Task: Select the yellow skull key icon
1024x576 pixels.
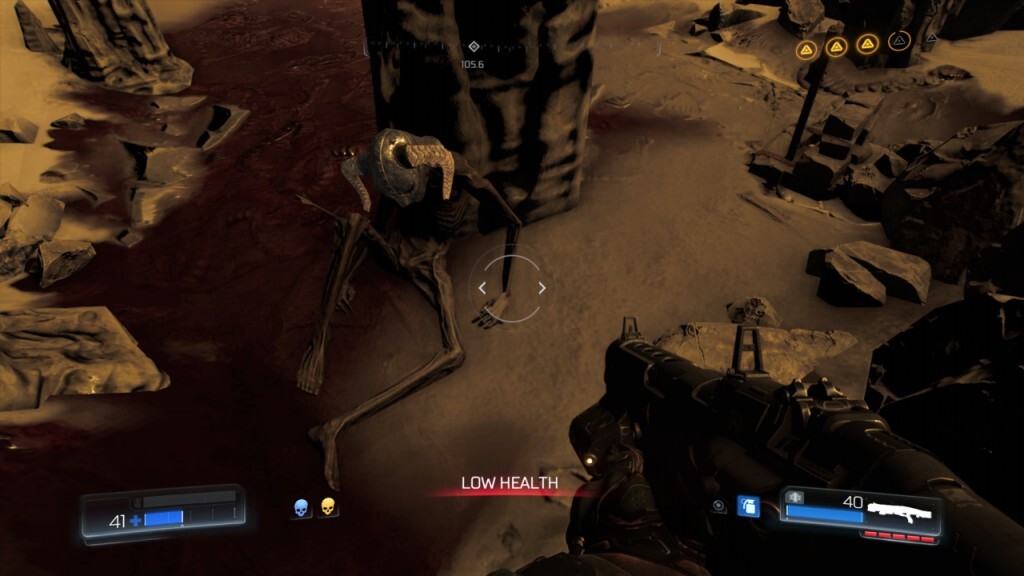Action: click(x=327, y=508)
